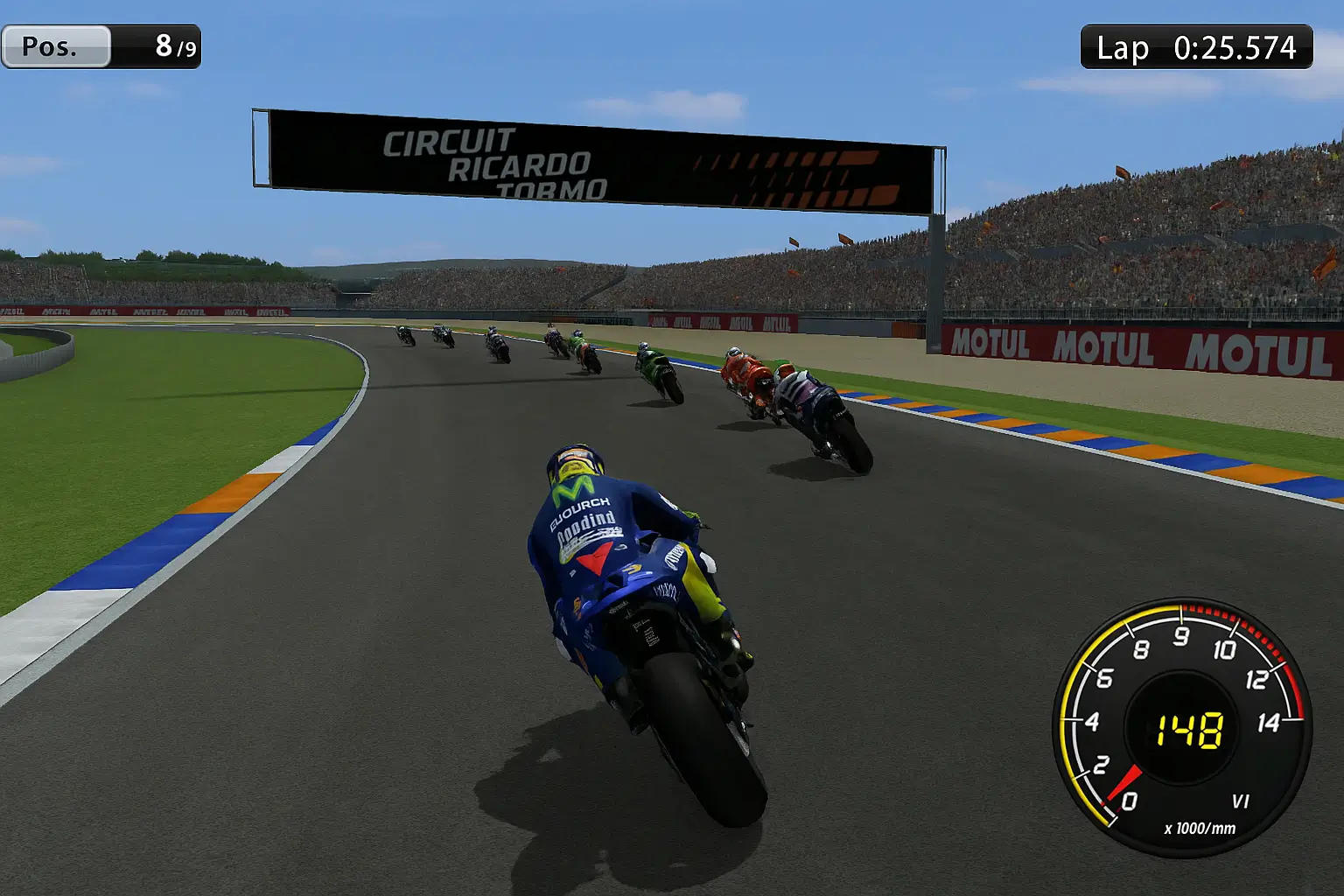Click the number 8 on the gauge dial
Image resolution: width=1344 pixels, height=896 pixels.
click(x=1143, y=649)
